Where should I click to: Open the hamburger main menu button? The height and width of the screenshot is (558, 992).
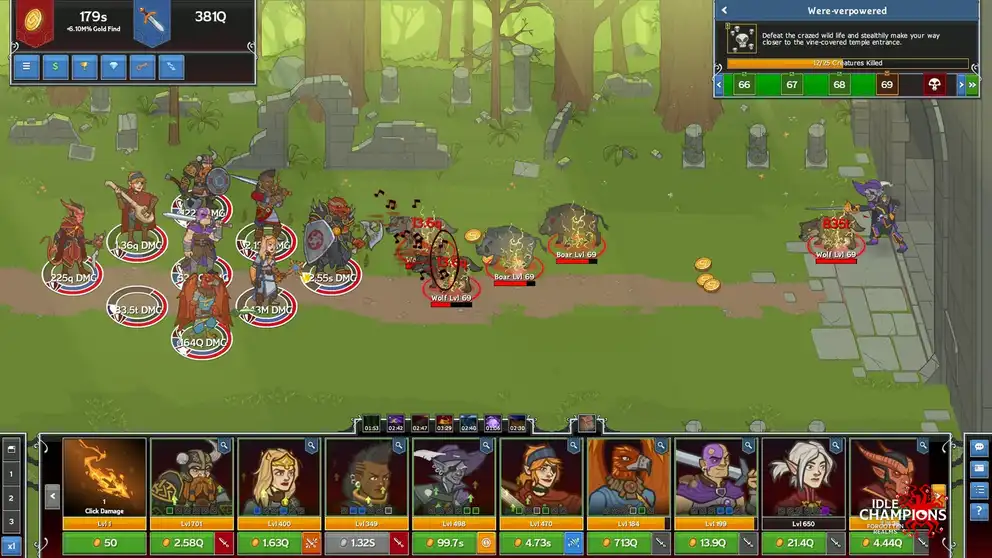pyautogui.click(x=26, y=67)
